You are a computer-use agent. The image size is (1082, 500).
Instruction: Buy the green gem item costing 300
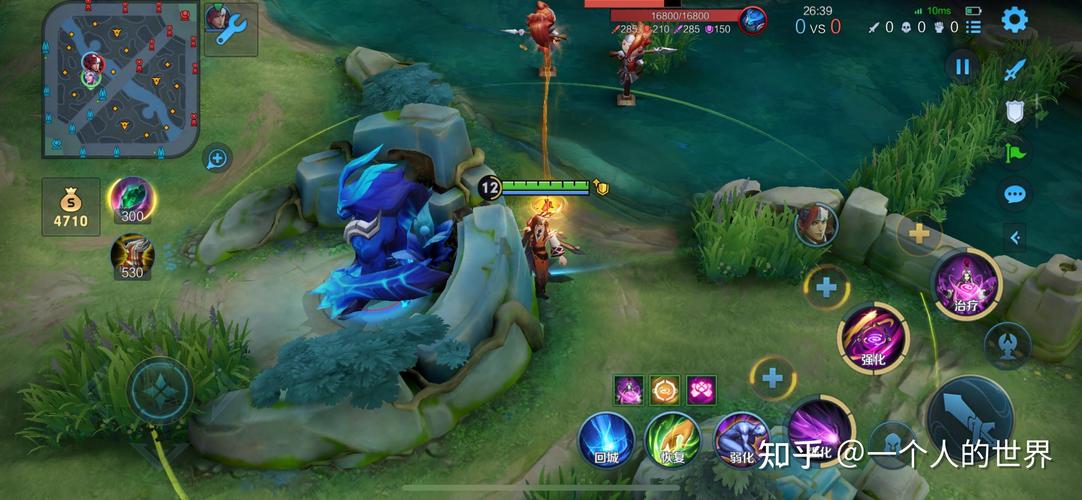tap(132, 198)
